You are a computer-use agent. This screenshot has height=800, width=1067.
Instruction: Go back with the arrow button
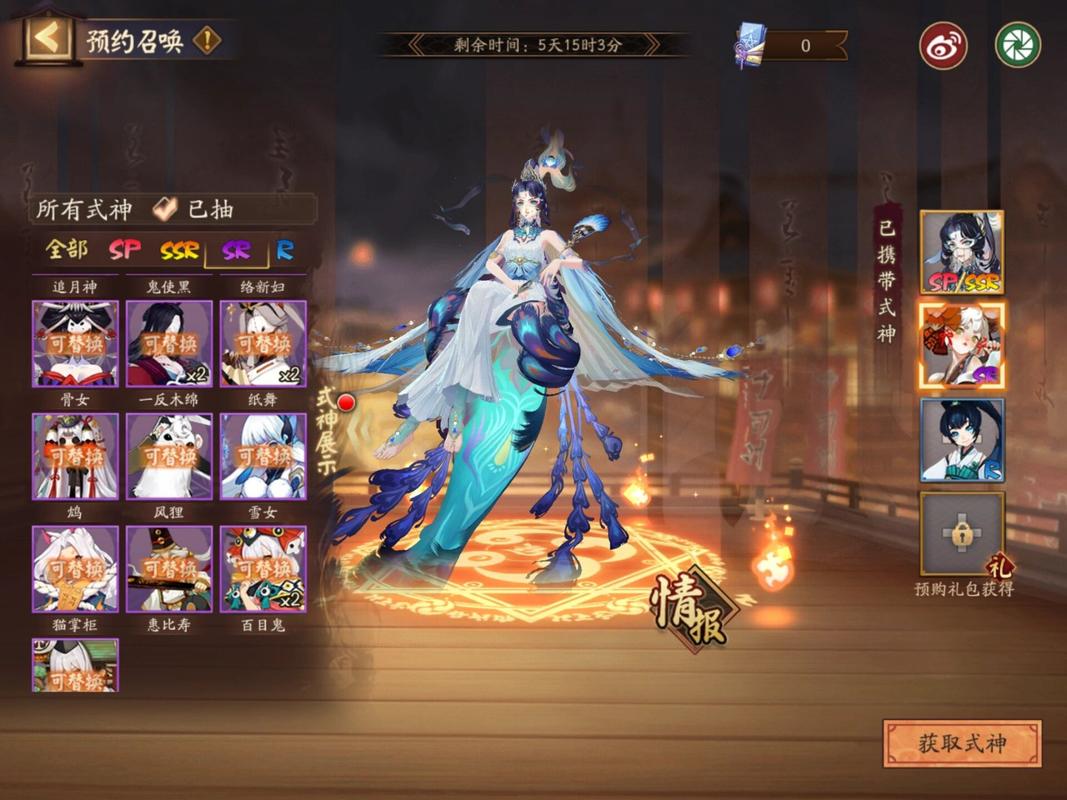click(47, 40)
